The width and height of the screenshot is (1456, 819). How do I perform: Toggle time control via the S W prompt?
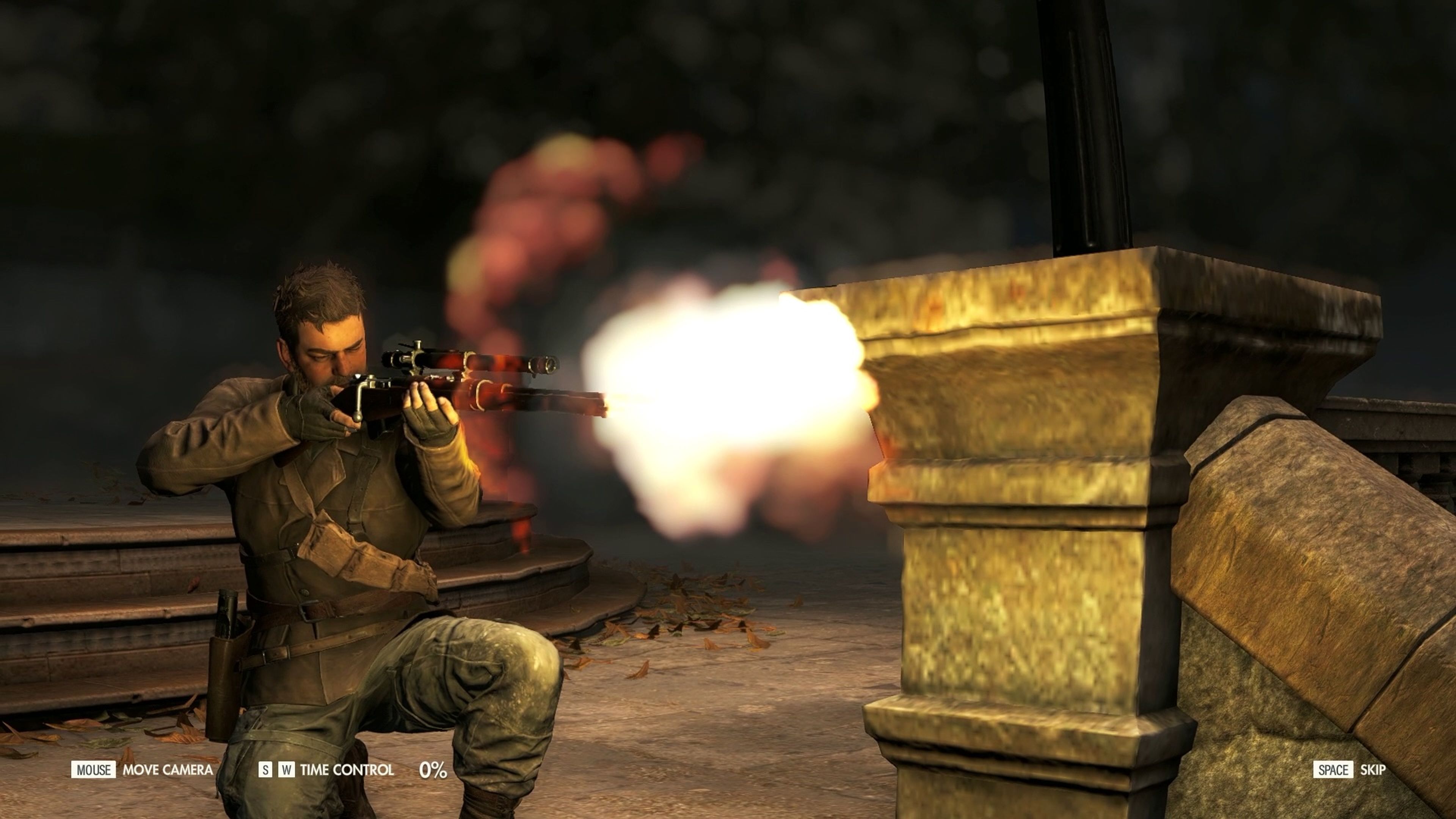click(x=276, y=770)
